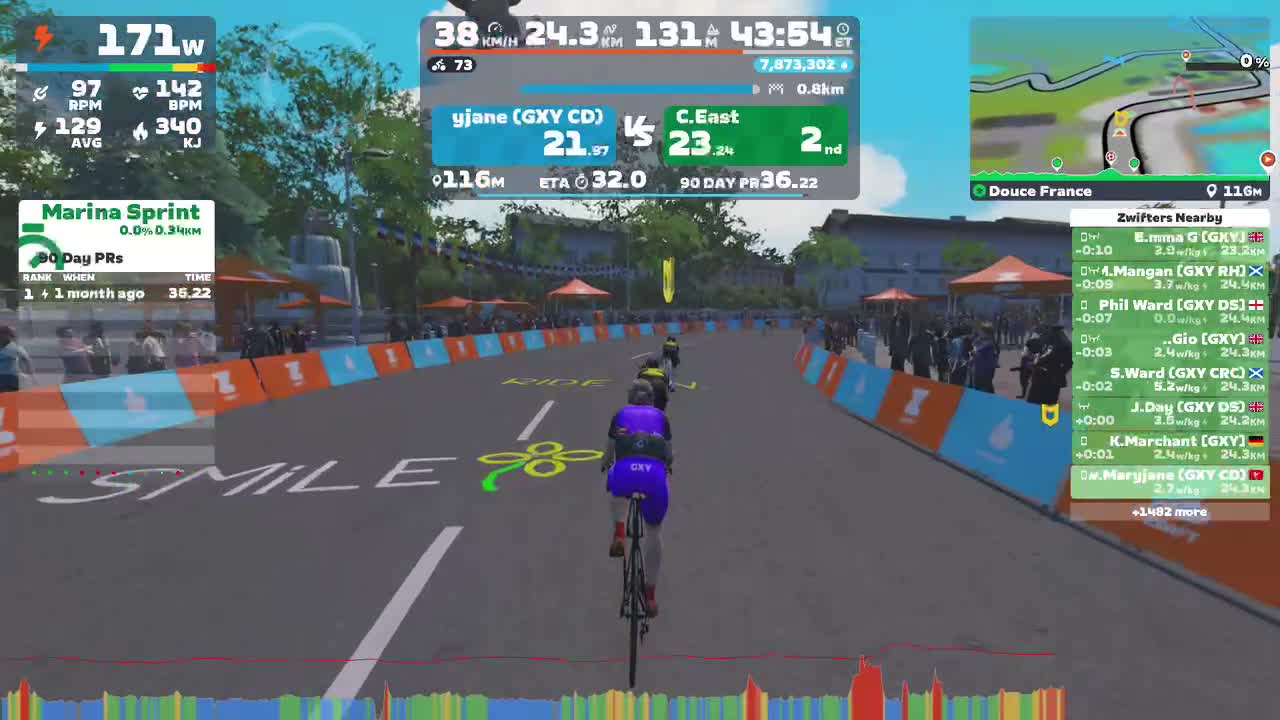Click the orange arrow on the minimap edge

coord(1268,158)
